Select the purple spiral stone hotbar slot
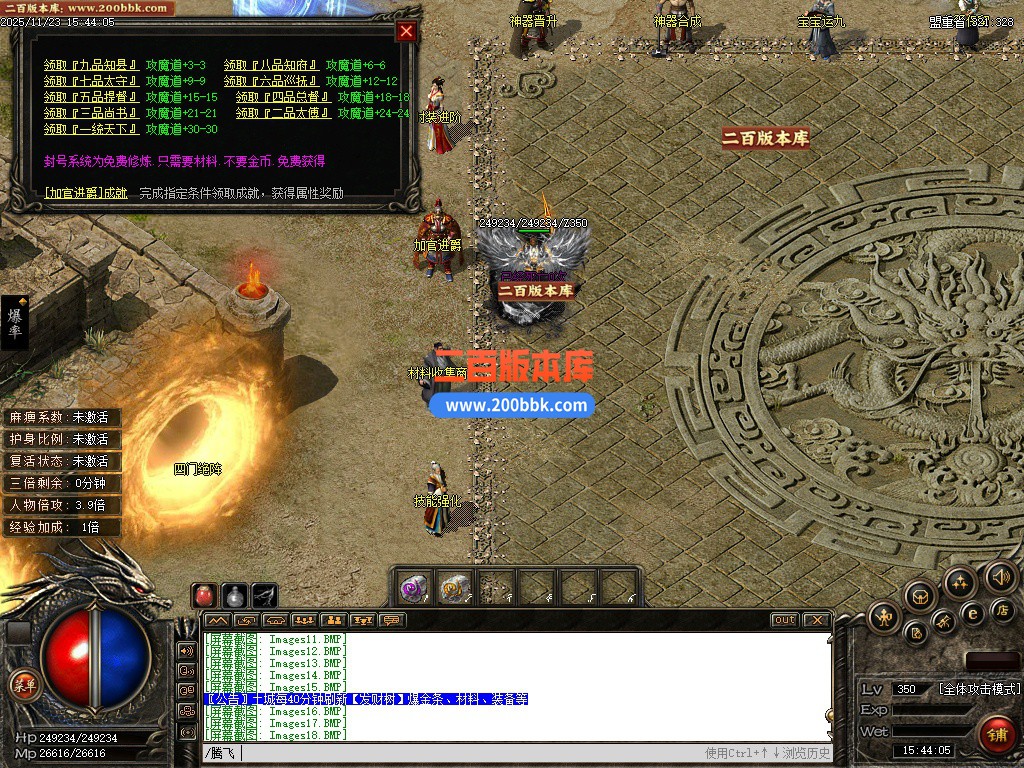 pos(415,587)
